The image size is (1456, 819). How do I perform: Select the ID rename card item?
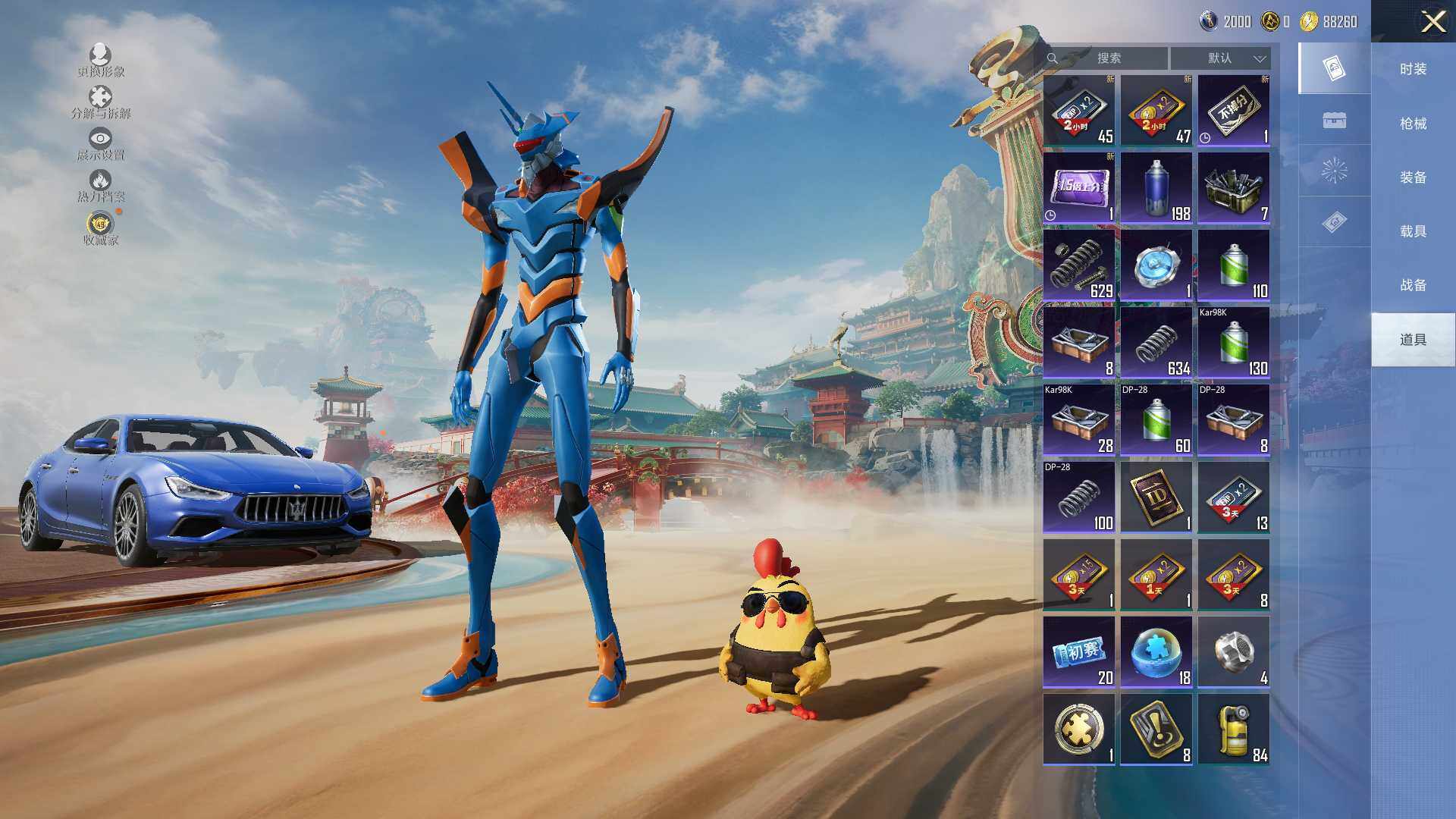coord(1156,497)
